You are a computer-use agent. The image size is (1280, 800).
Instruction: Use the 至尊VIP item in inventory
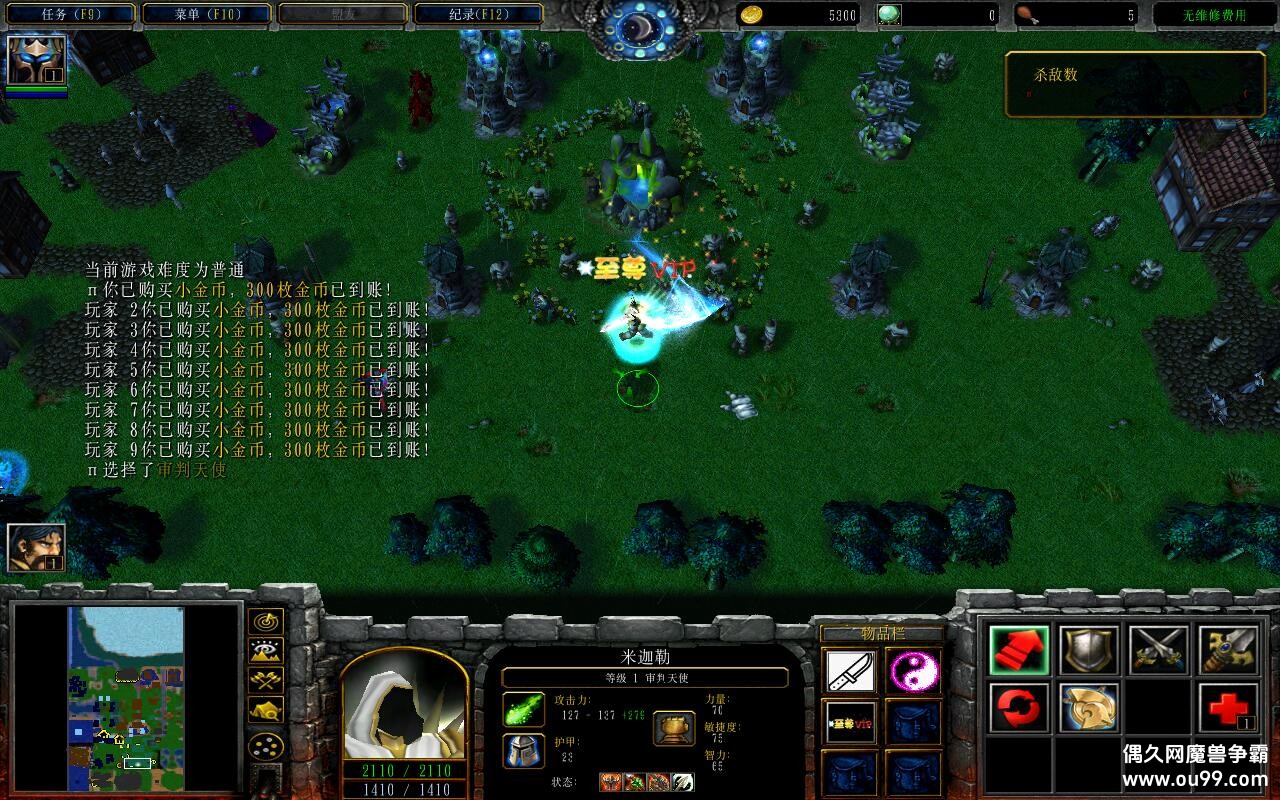tap(851, 722)
